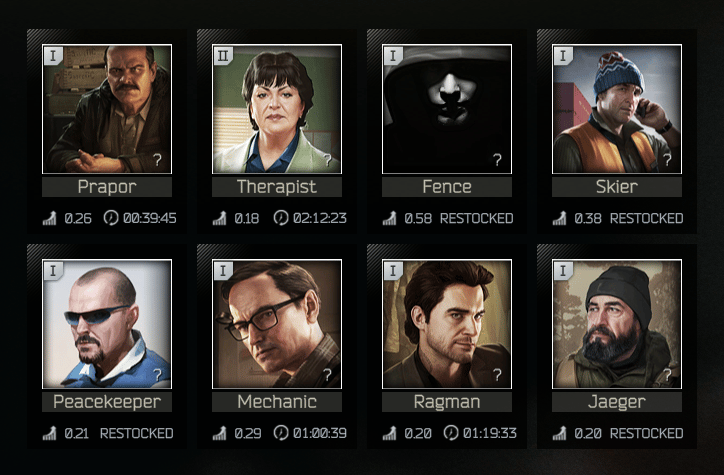The height and width of the screenshot is (475, 724).
Task: Click the question mark on Fence's portrait
Action: pyautogui.click(x=497, y=159)
